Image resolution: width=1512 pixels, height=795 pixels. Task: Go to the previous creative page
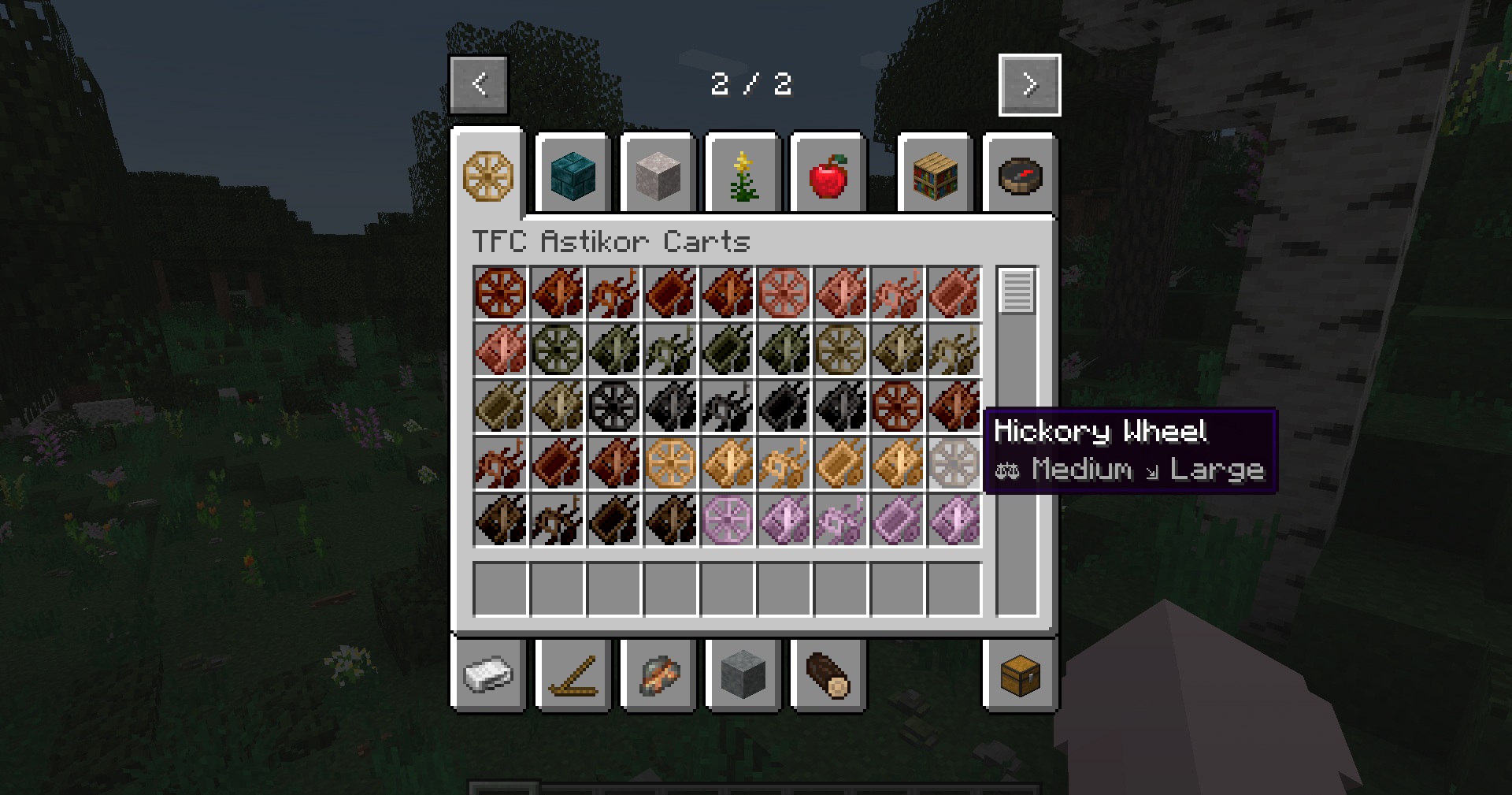coord(479,84)
